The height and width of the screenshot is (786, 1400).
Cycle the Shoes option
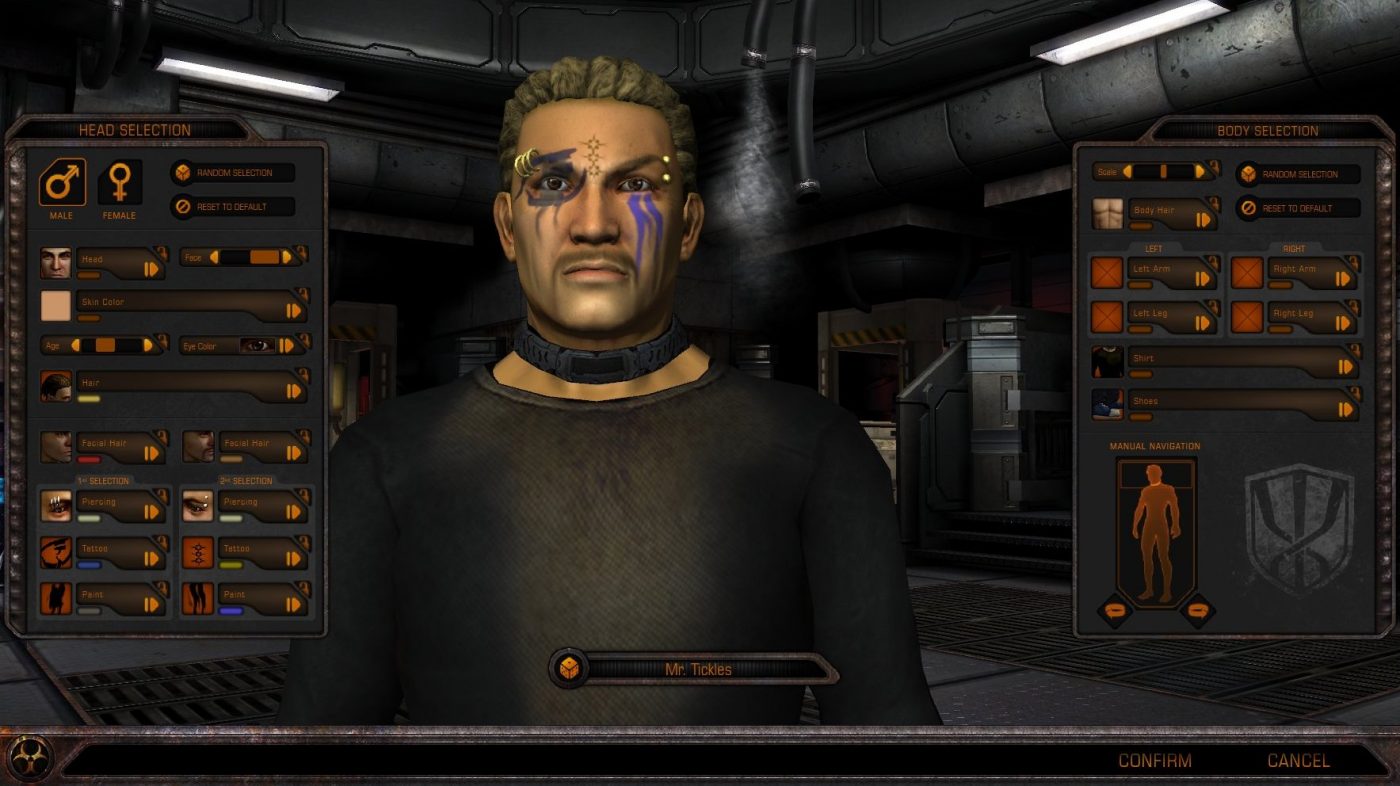click(x=1345, y=408)
